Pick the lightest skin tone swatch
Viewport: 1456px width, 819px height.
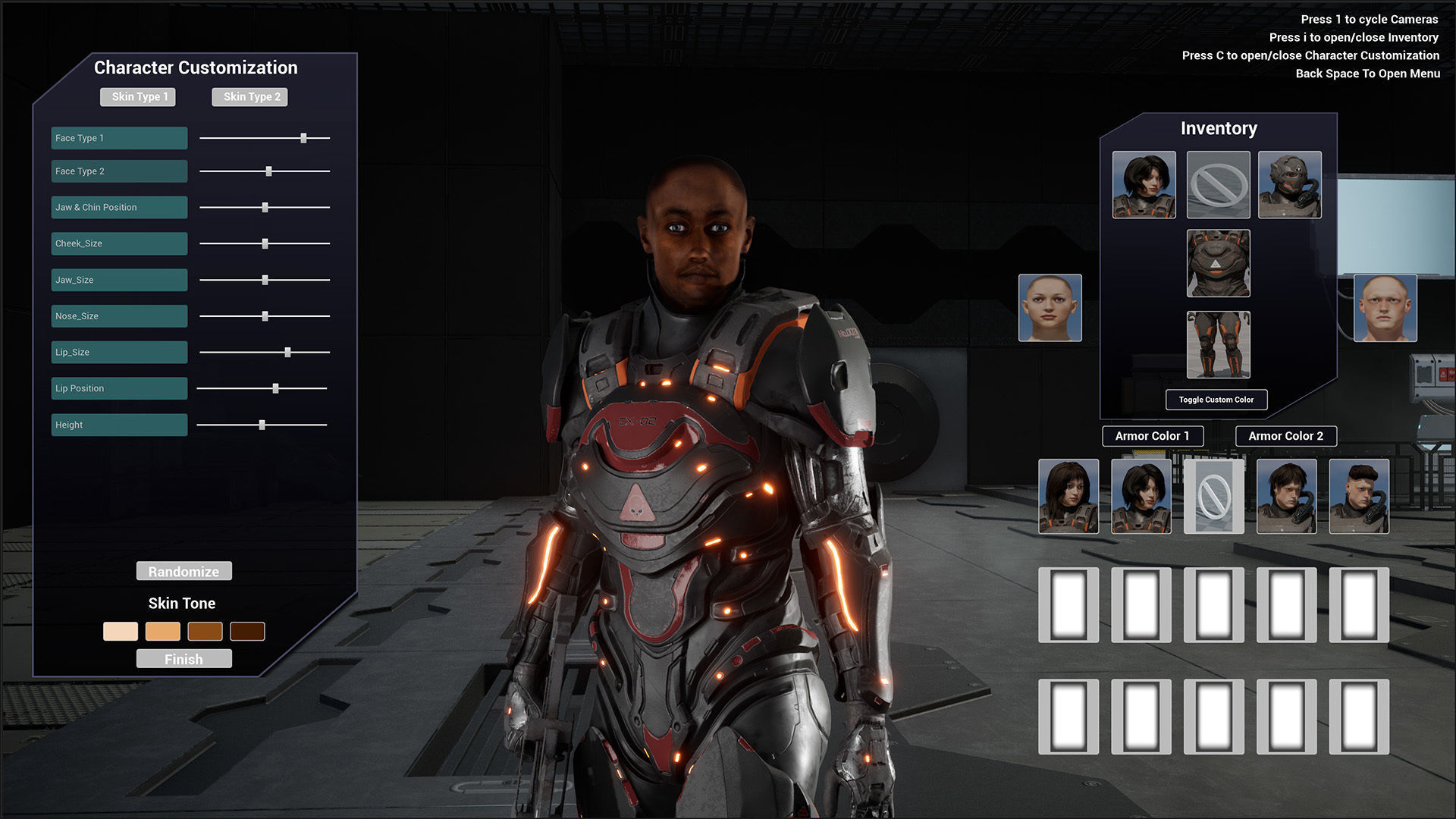tap(121, 631)
